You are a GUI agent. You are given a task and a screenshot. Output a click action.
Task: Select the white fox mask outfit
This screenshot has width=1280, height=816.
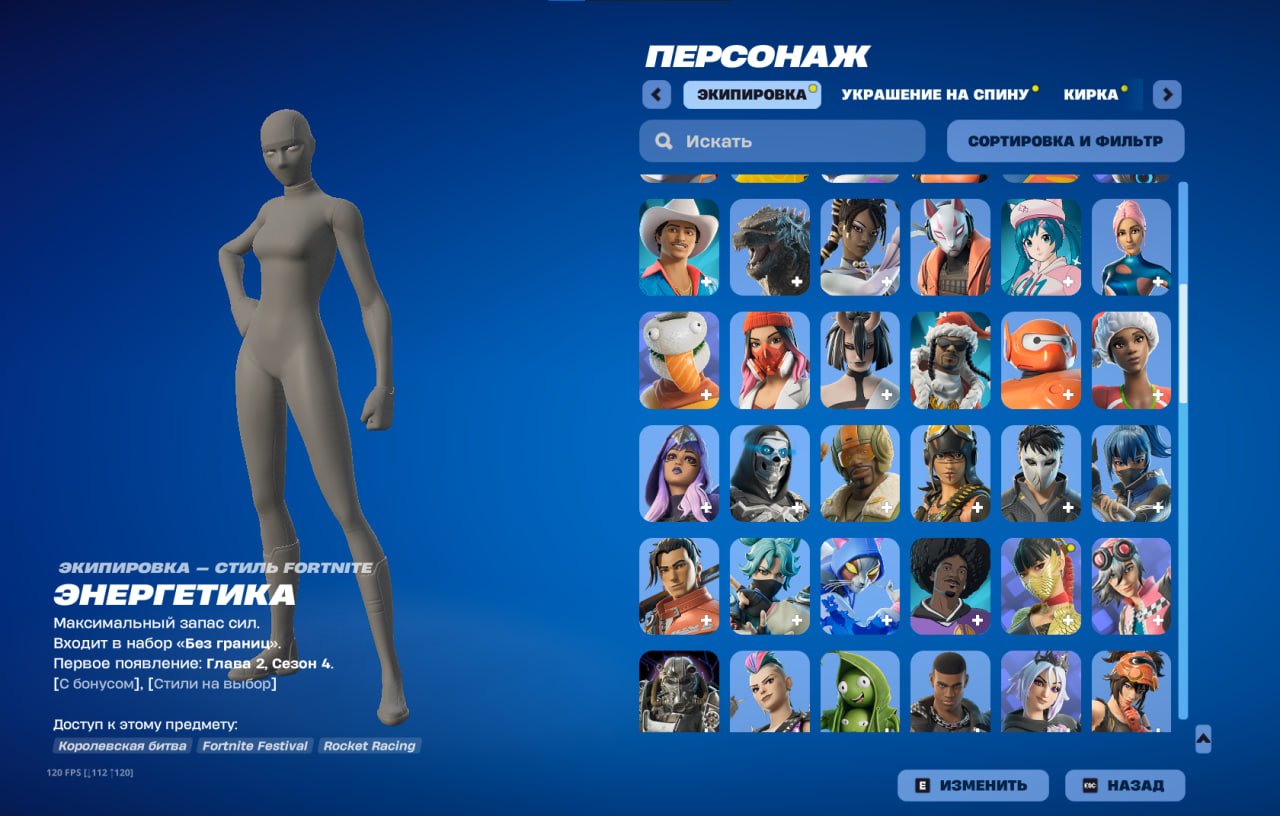coord(950,247)
